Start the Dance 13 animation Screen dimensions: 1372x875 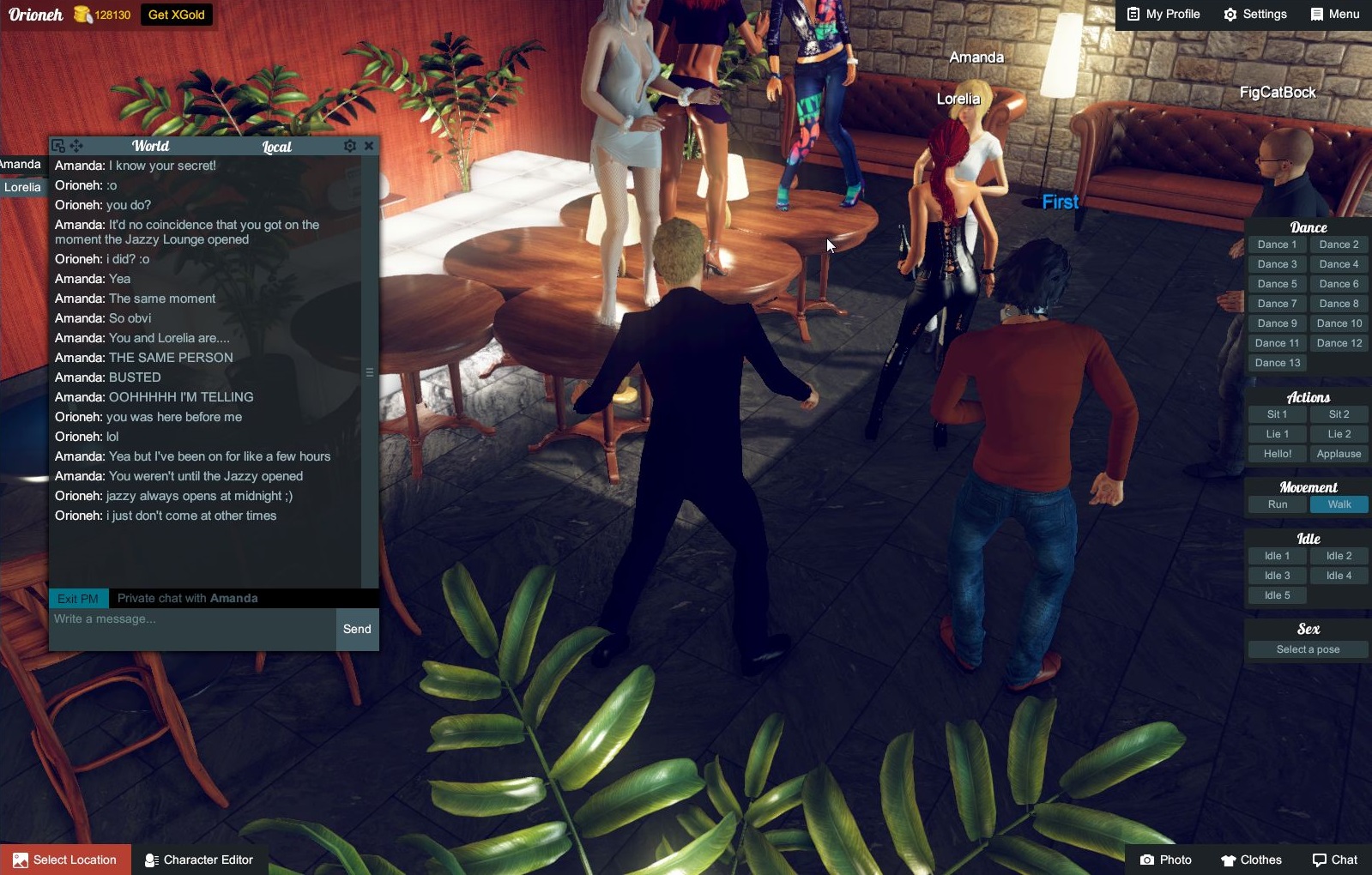(x=1277, y=363)
